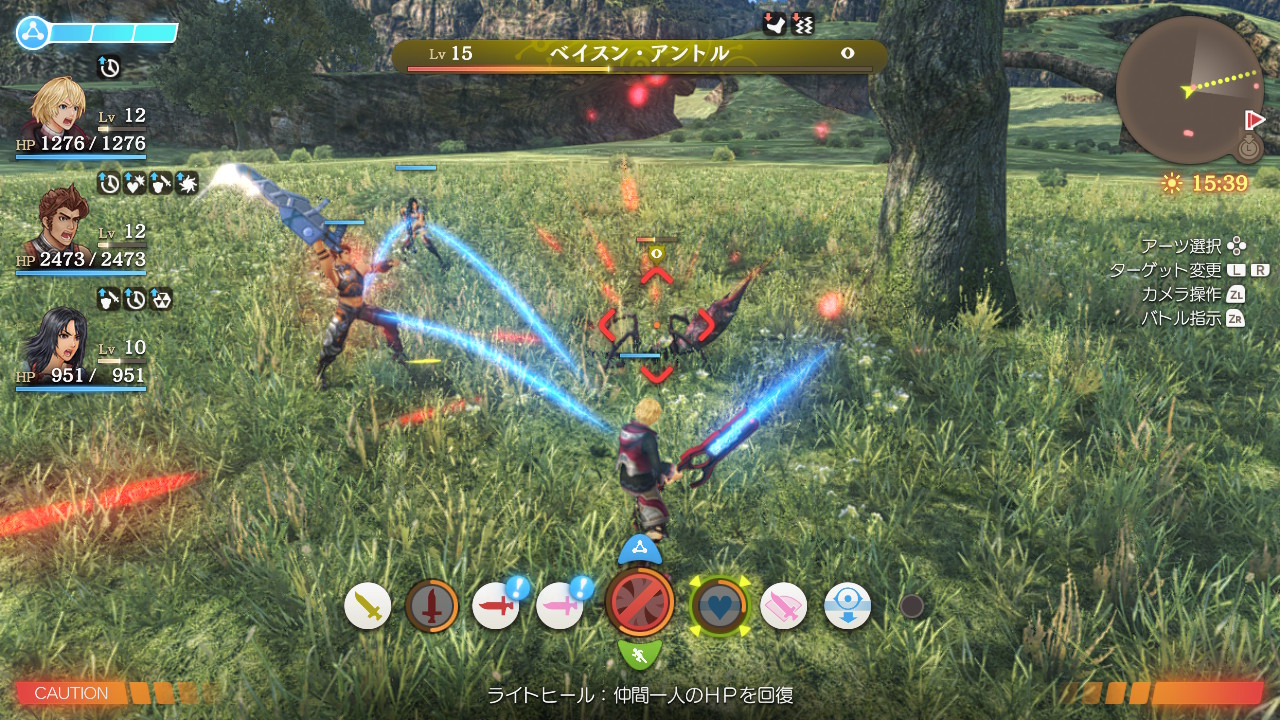
Task: Use the pink horizontal sword art
Action: pyautogui.click(x=560, y=606)
